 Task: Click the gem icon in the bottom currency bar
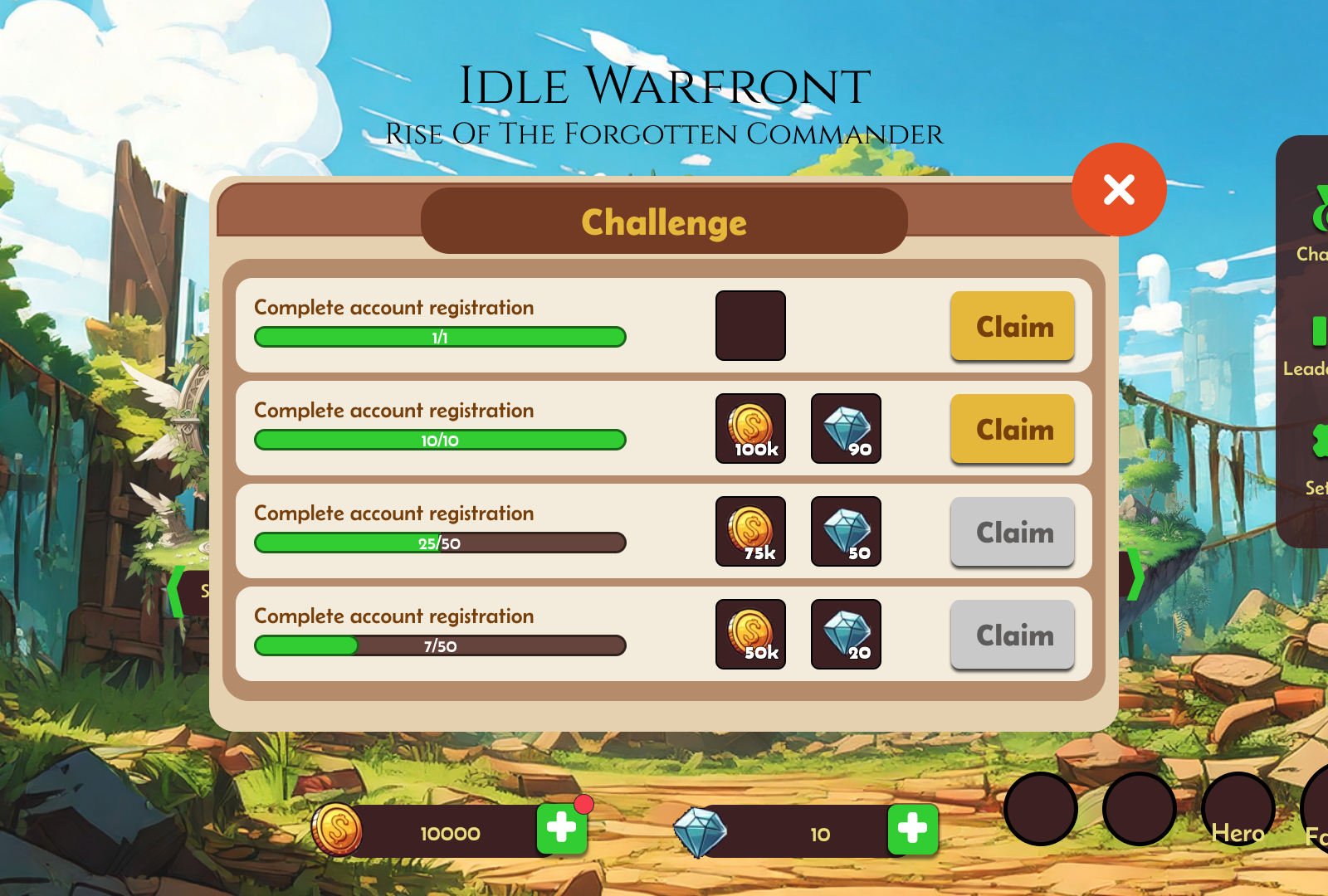click(701, 831)
